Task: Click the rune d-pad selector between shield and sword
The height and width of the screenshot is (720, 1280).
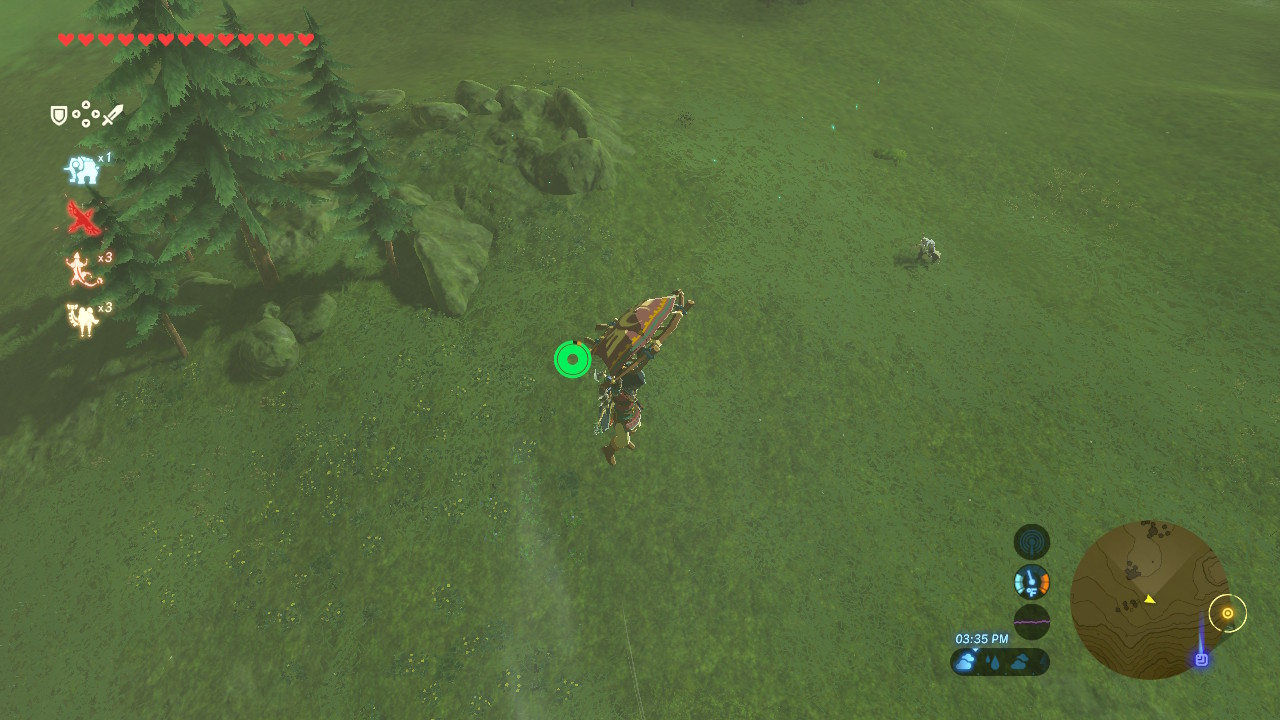Action: (x=84, y=114)
